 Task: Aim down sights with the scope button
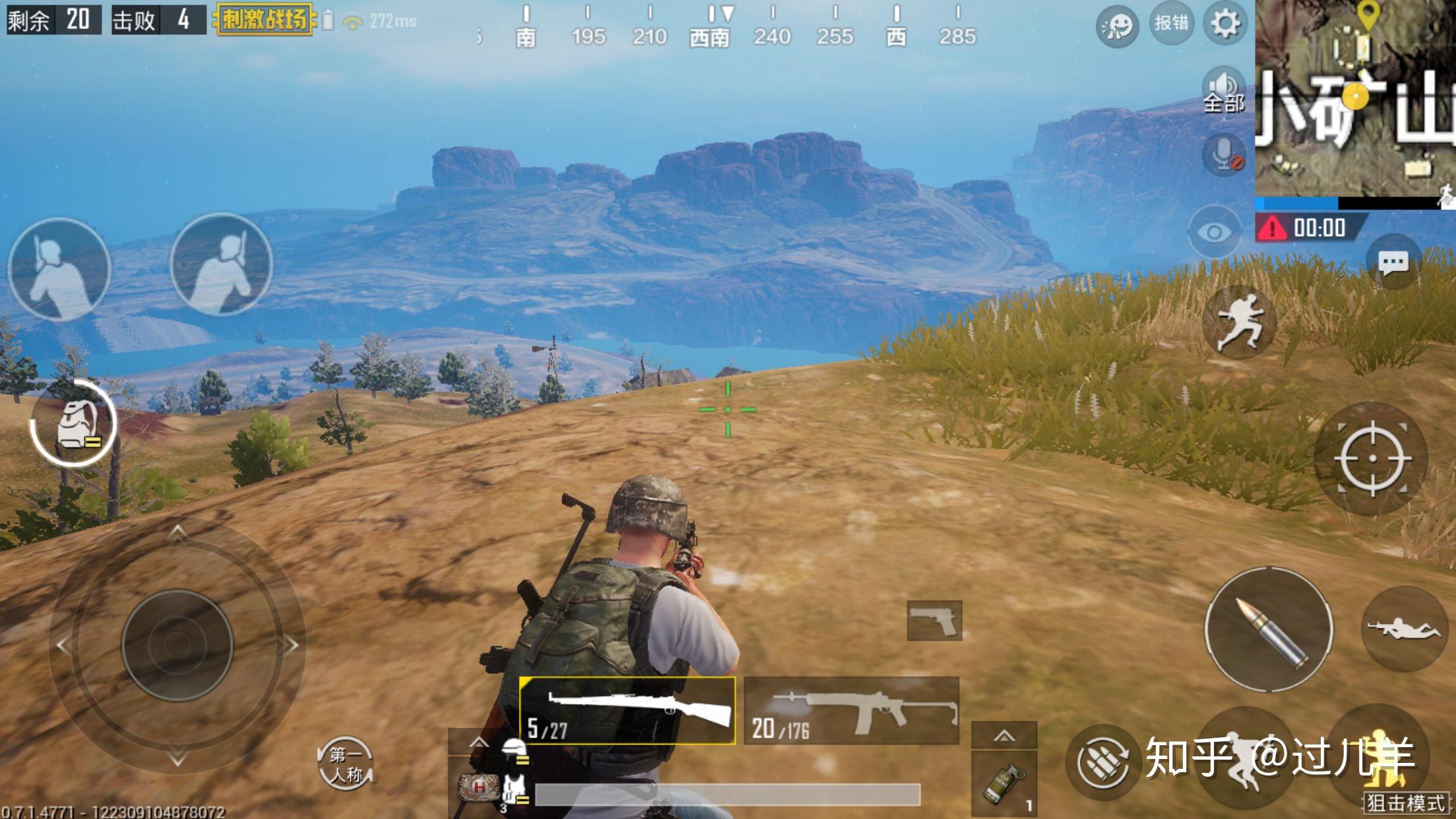(x=1372, y=458)
